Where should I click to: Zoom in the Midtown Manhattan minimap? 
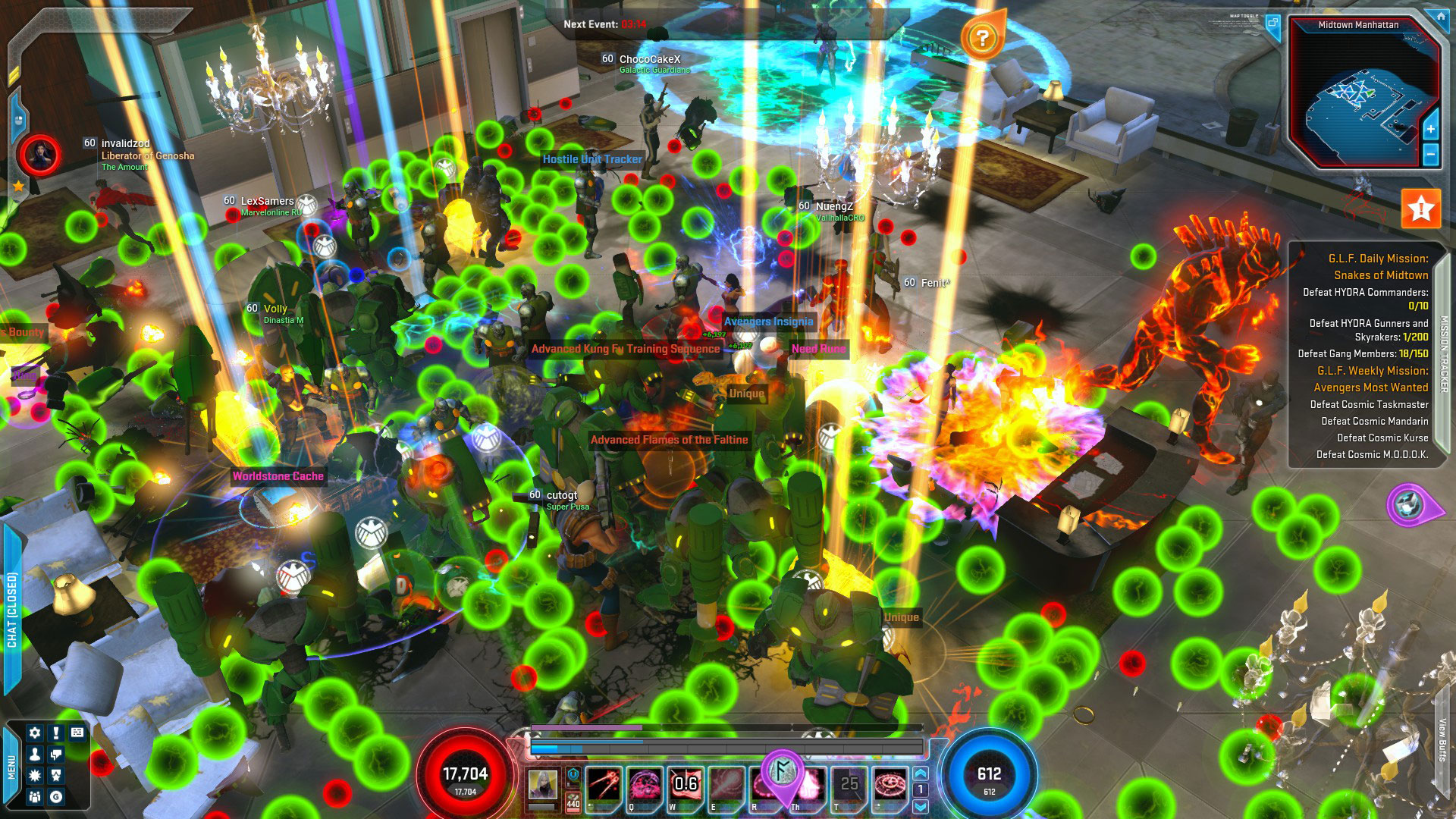(x=1430, y=129)
